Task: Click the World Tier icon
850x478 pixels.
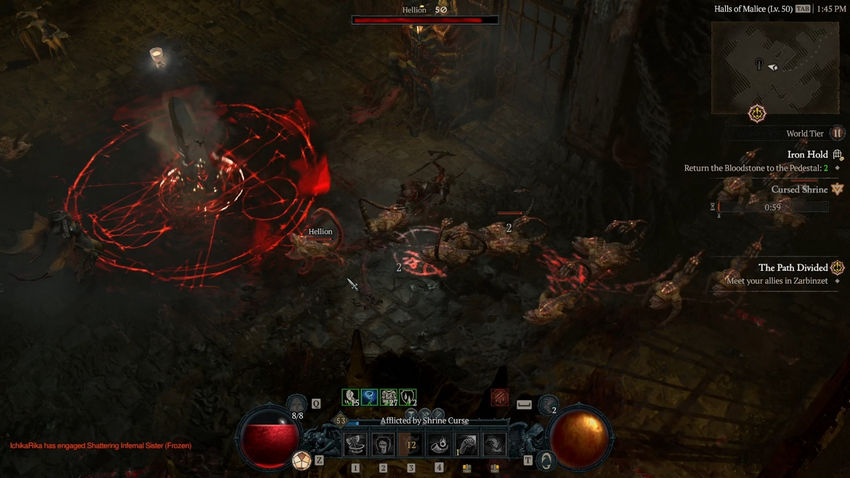Action: coord(837,133)
